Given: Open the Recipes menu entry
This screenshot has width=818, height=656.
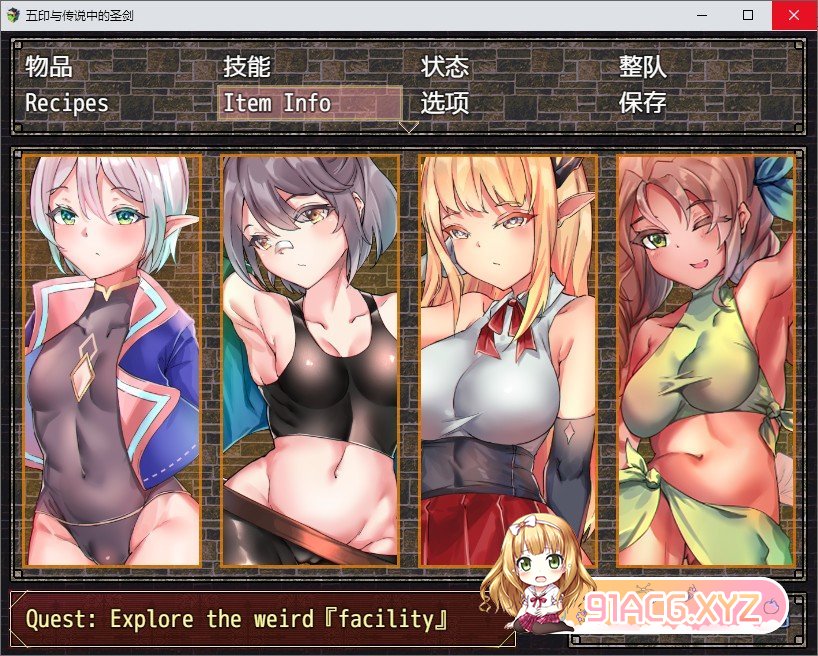Looking at the screenshot, I should [67, 103].
